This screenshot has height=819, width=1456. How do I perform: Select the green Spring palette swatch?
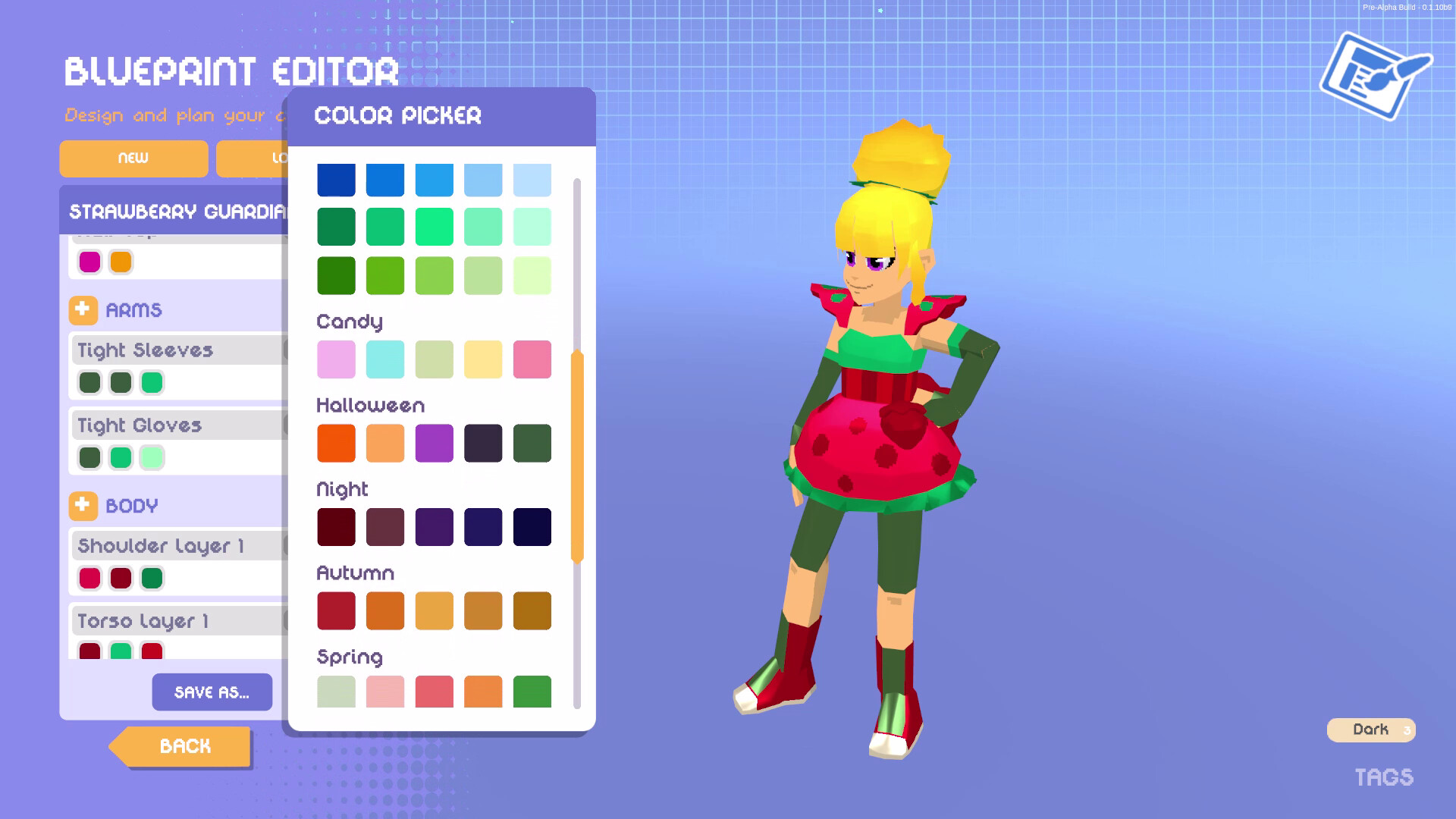pyautogui.click(x=532, y=691)
